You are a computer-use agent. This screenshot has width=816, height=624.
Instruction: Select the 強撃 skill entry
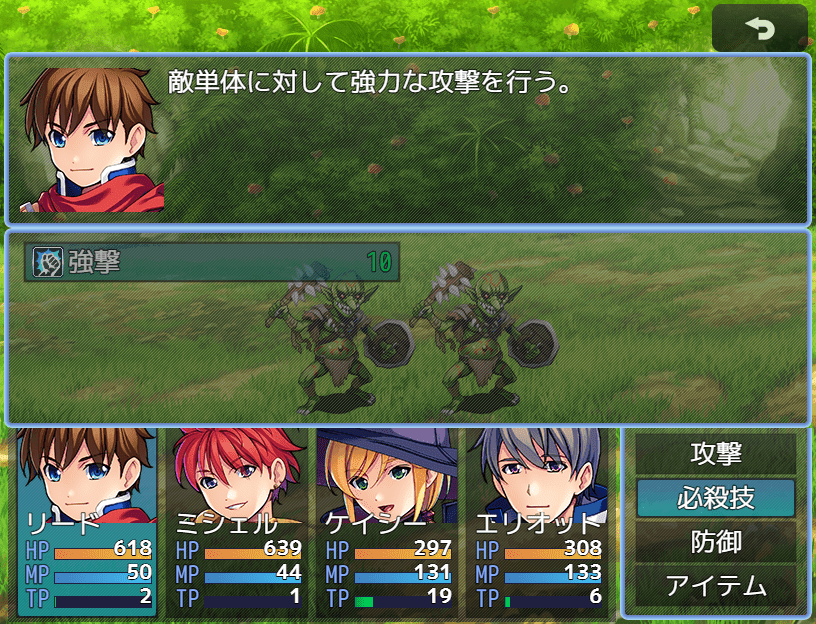coord(212,262)
